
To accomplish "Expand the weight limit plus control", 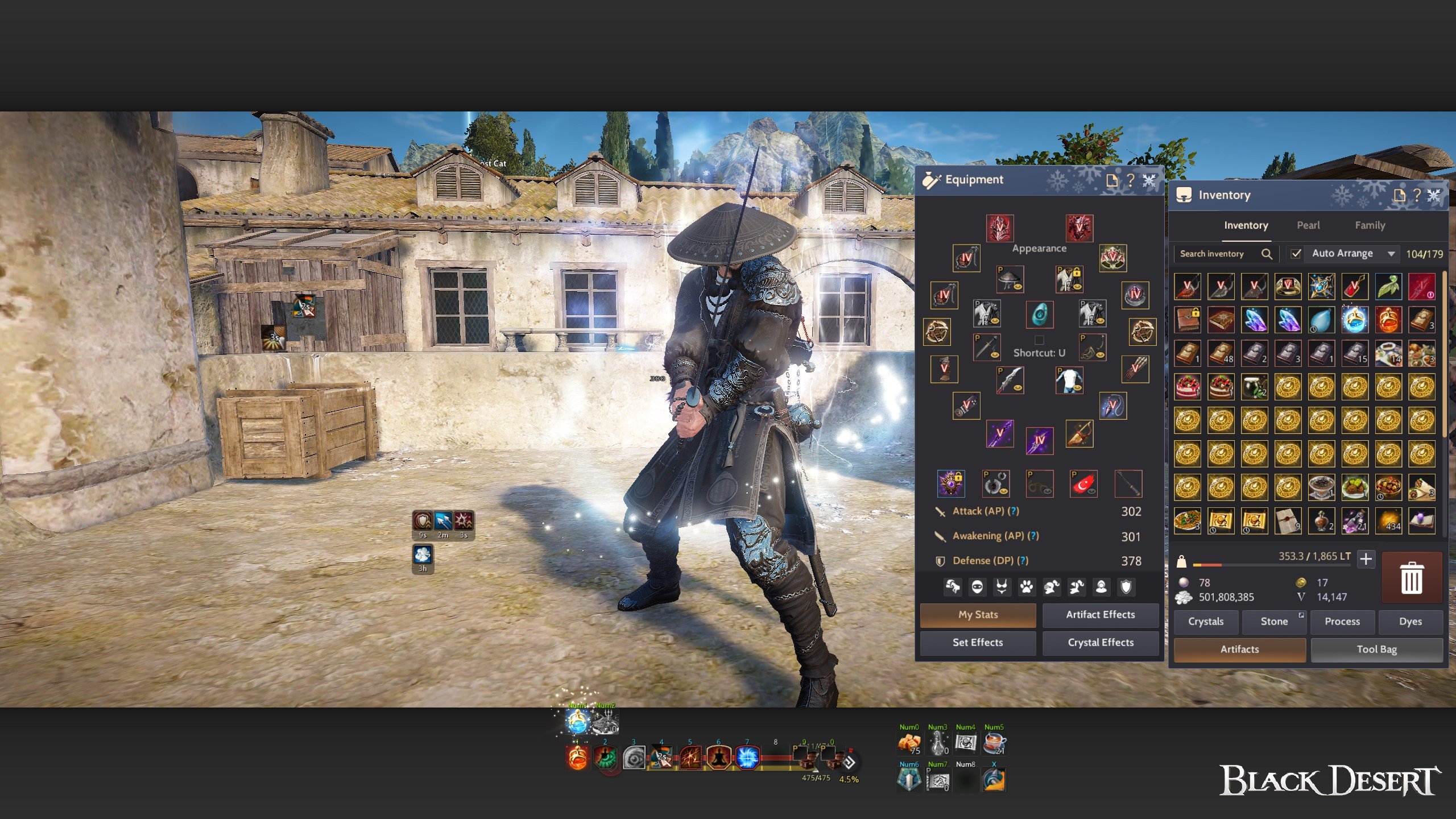I will pyautogui.click(x=1366, y=559).
